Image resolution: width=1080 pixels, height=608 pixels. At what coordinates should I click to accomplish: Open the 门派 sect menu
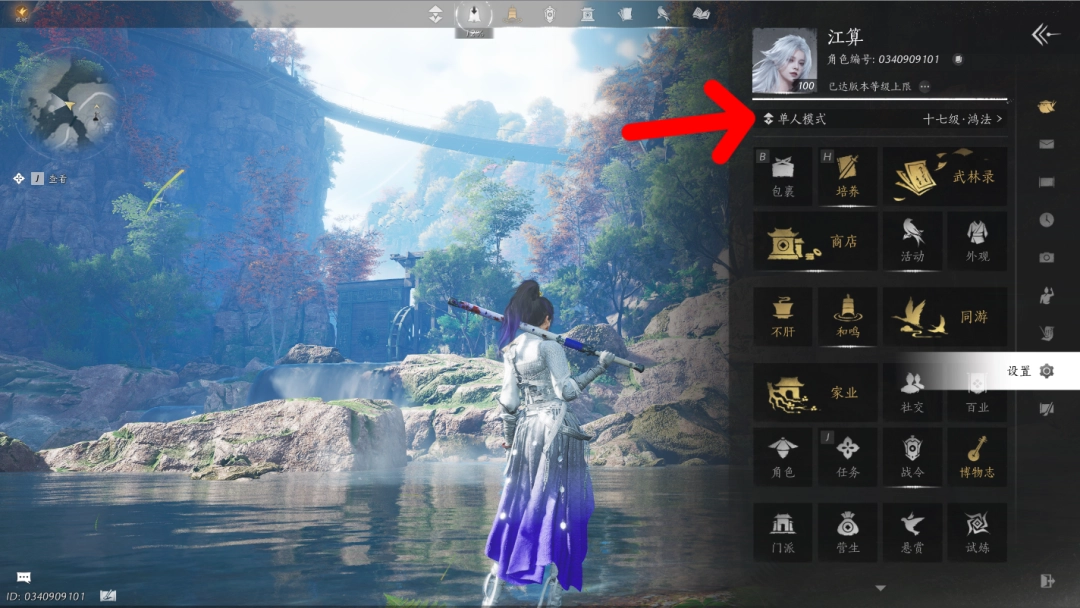[783, 532]
